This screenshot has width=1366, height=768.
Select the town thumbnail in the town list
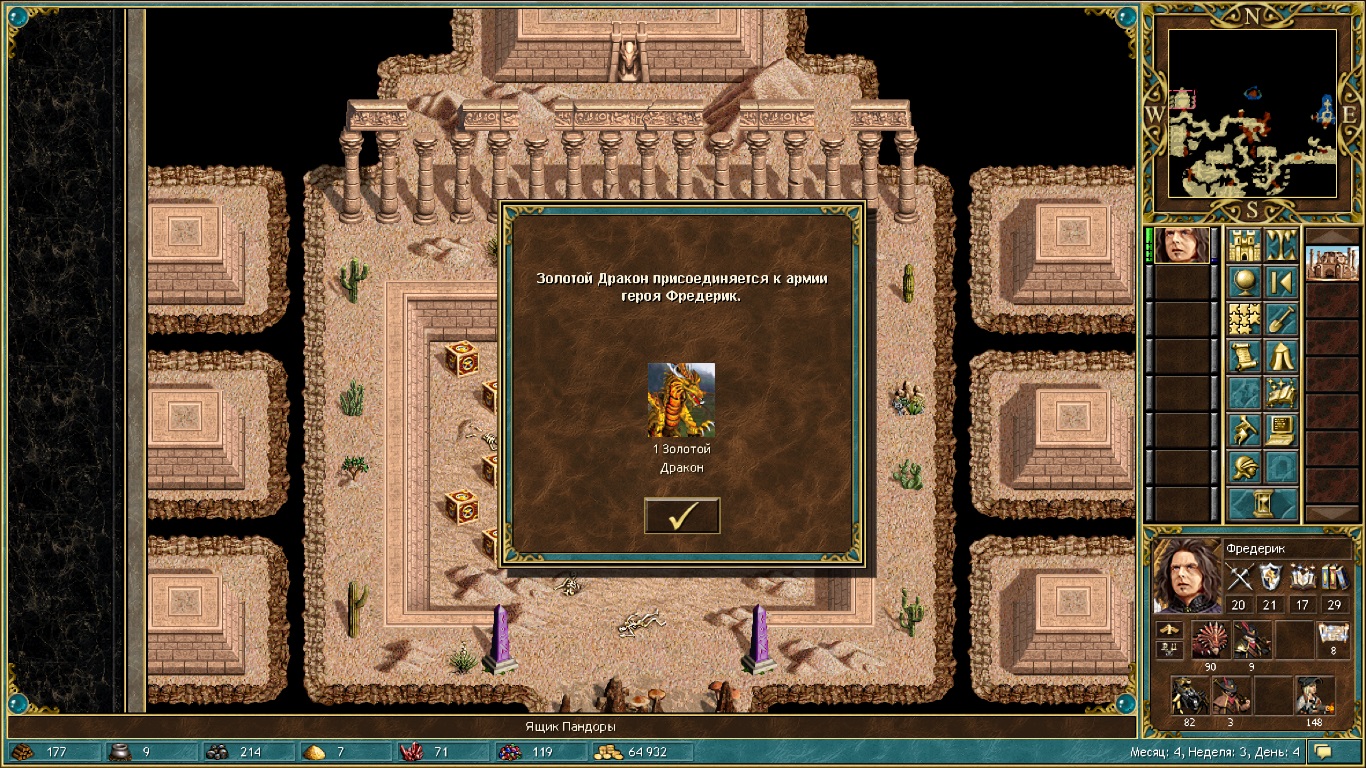click(1333, 264)
